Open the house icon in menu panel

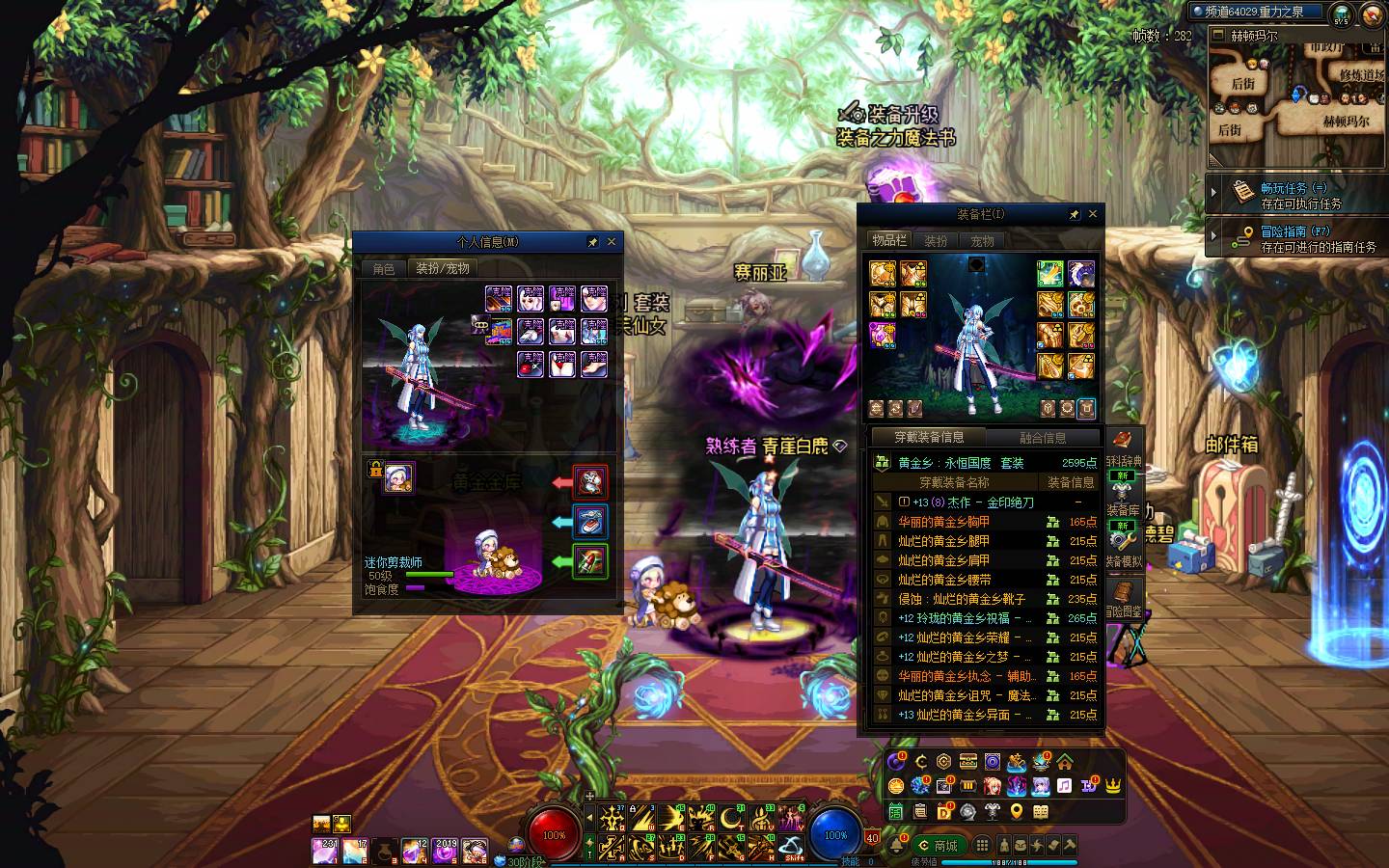coord(1065,762)
